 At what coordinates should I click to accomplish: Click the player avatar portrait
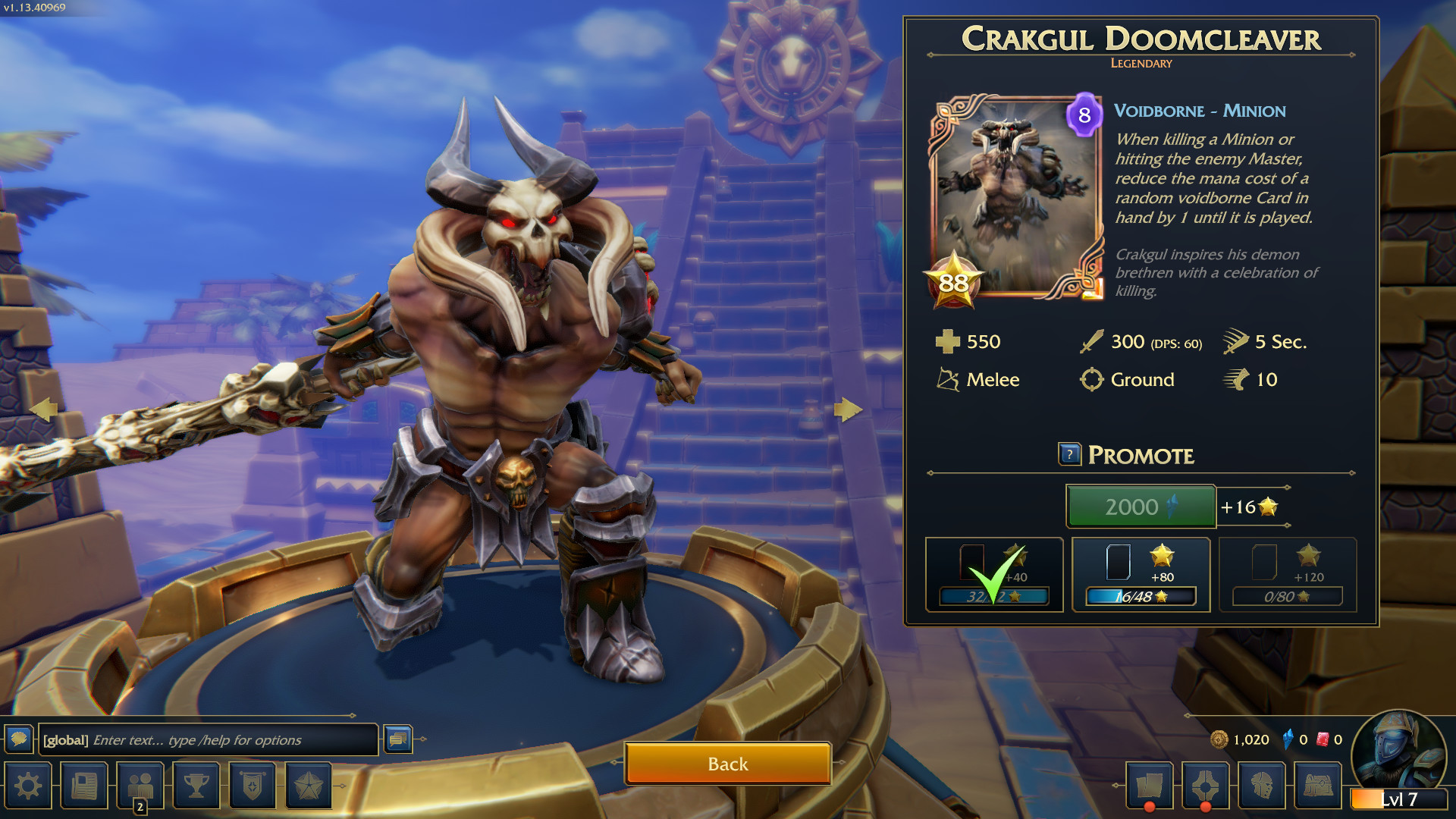1398,751
